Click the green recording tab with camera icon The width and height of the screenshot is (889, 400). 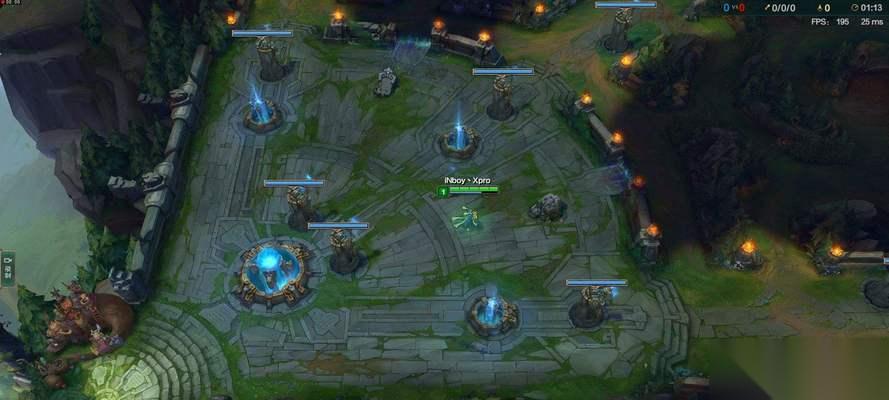point(7,268)
